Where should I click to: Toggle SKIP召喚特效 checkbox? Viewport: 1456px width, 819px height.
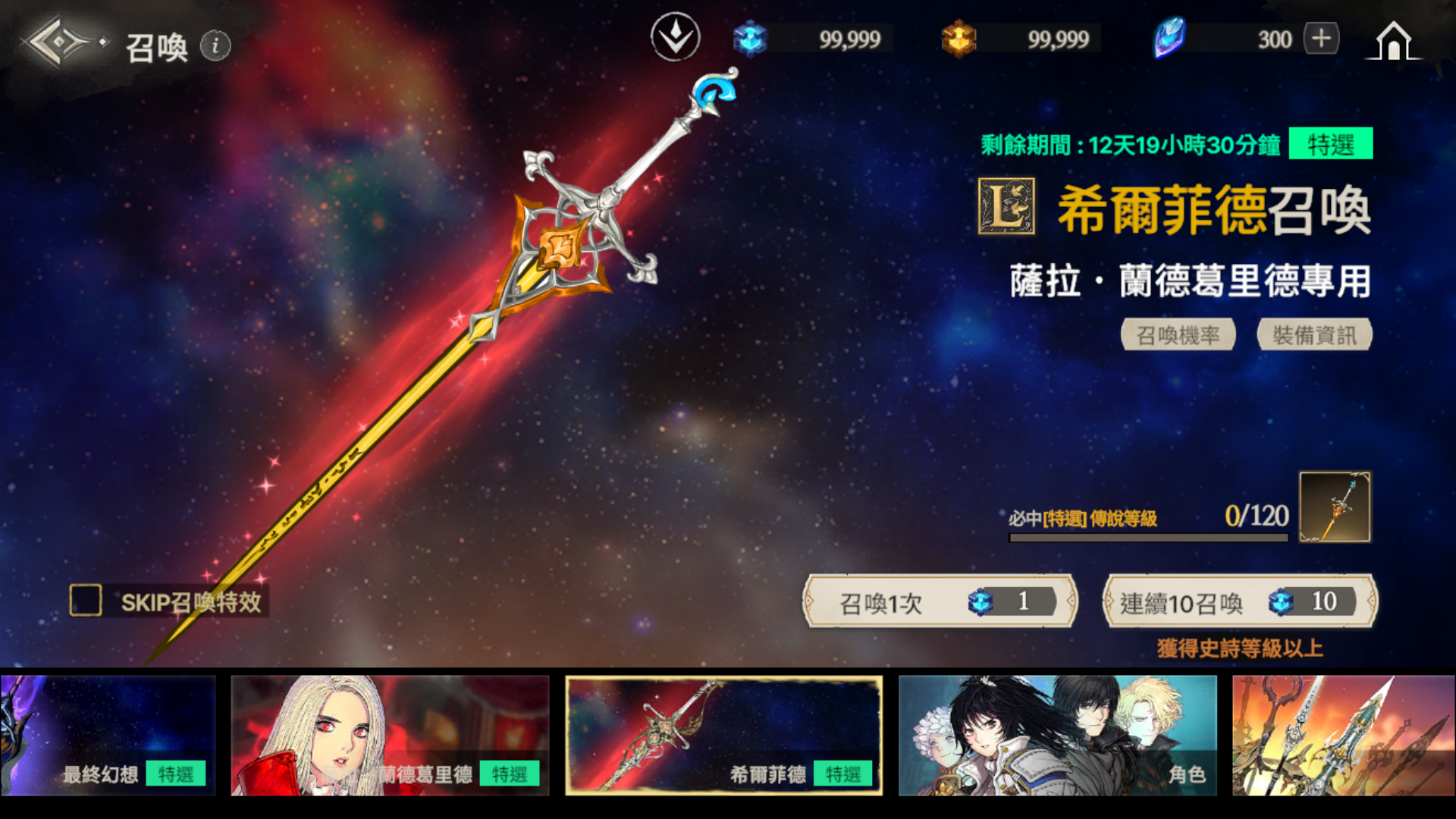[x=86, y=601]
